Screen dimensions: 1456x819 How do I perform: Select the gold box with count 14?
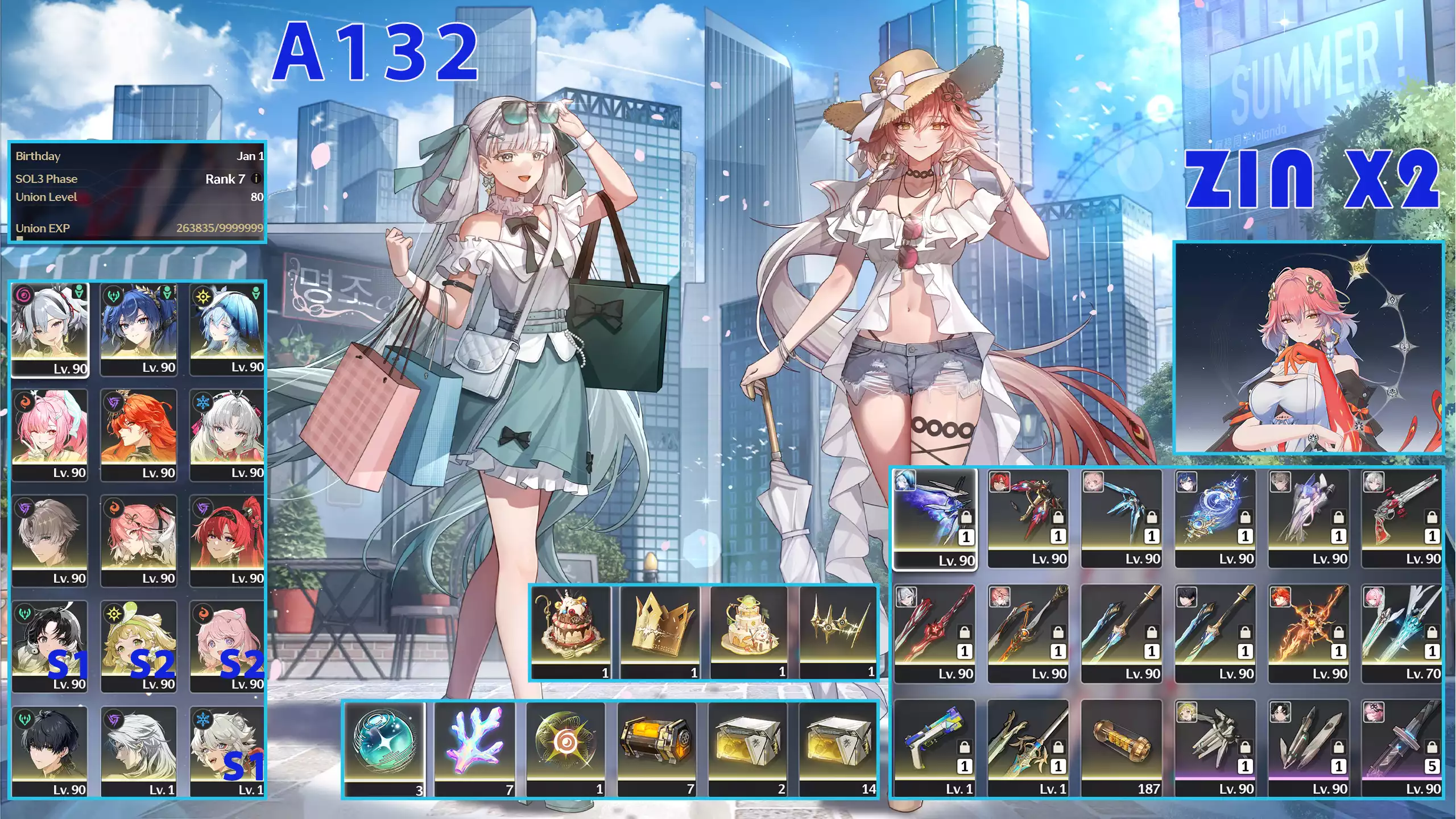click(838, 749)
